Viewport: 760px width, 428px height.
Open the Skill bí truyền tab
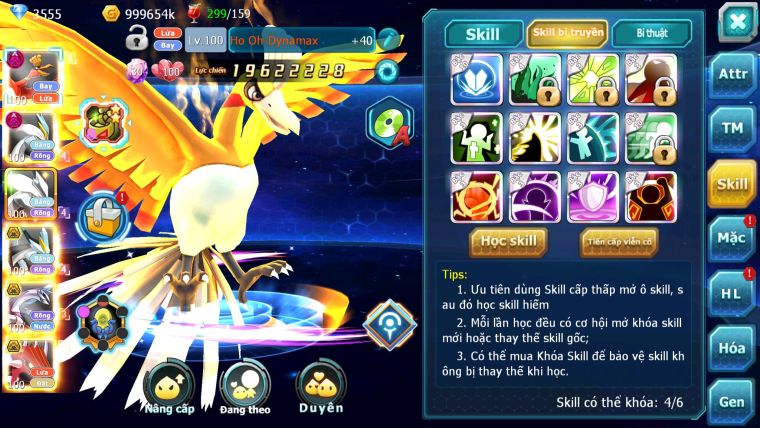click(566, 34)
